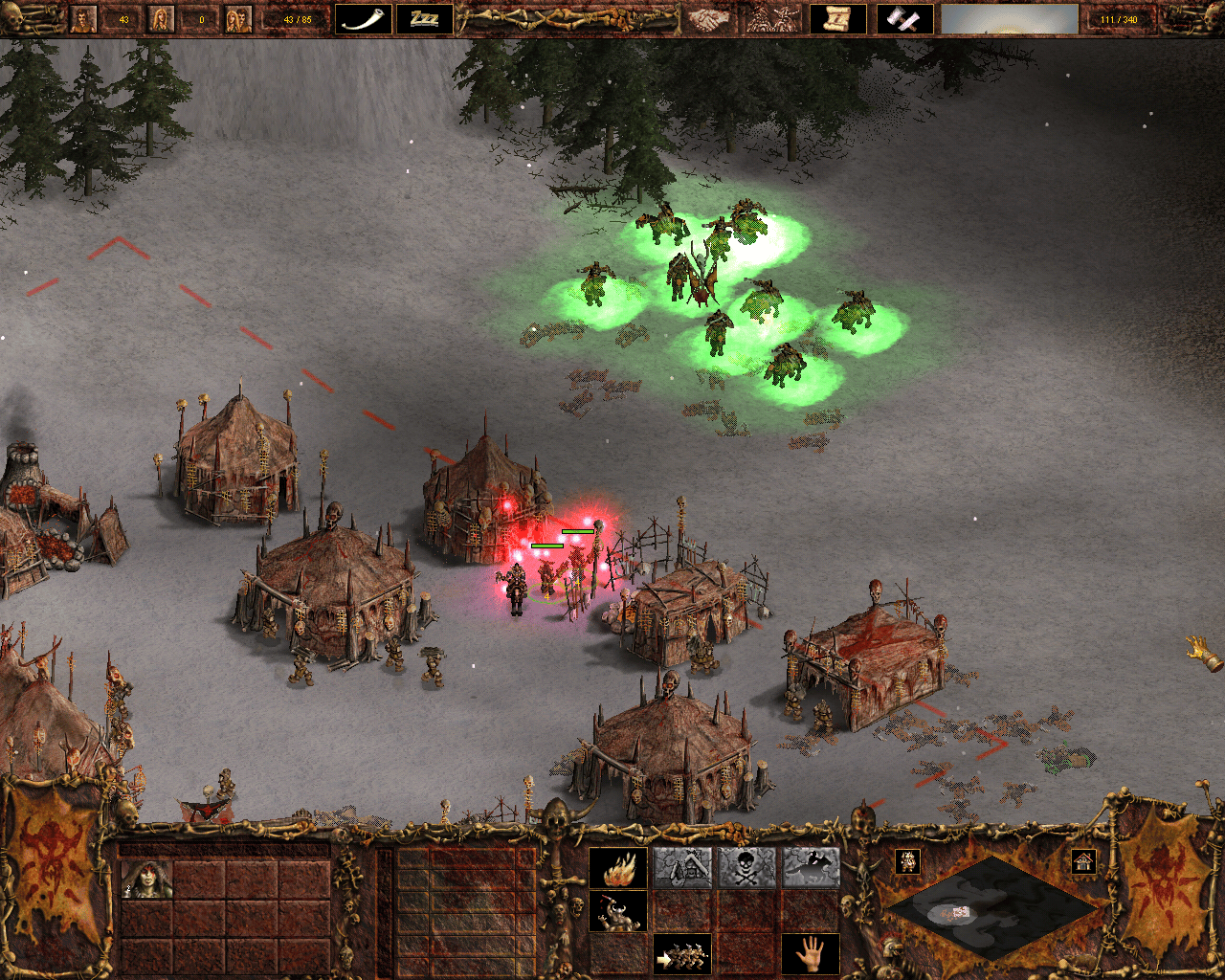1225x980 pixels.
Task: Click the diamond-shaped minimap
Action: tap(991, 907)
